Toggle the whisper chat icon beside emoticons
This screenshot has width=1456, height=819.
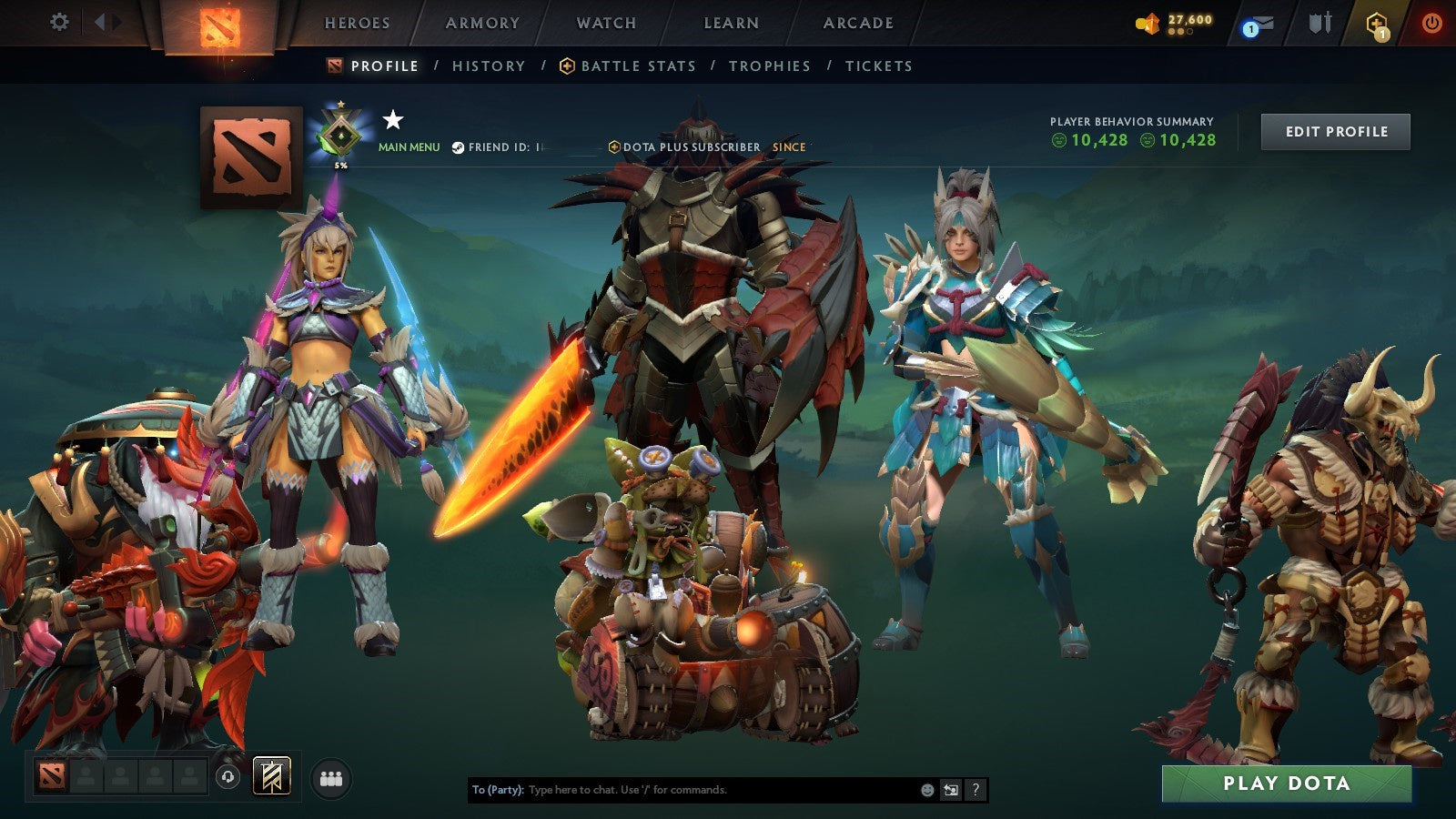pos(949,790)
